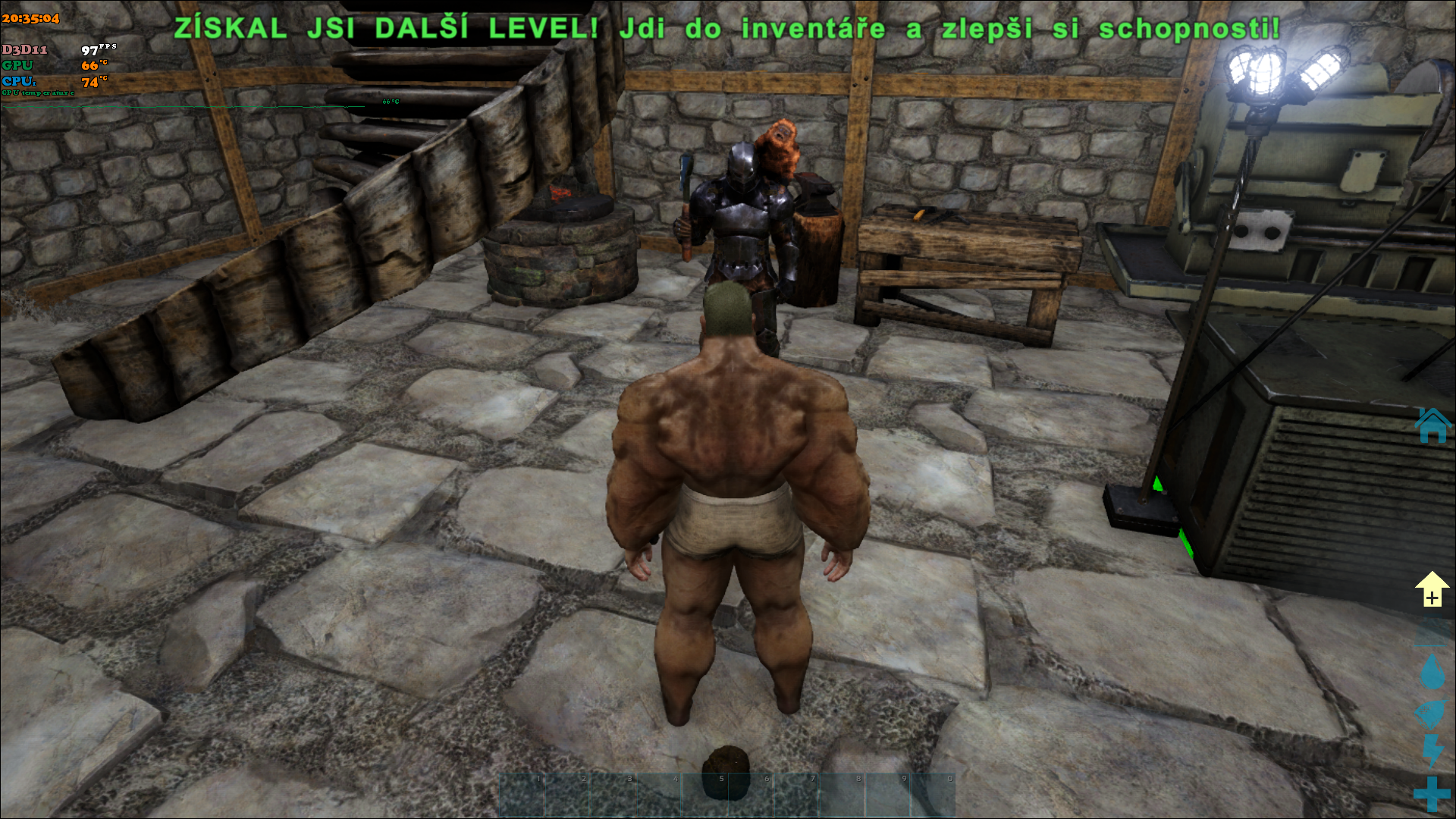Select hotbar slot number 1
The width and height of the screenshot is (1456, 819).
[x=522, y=795]
